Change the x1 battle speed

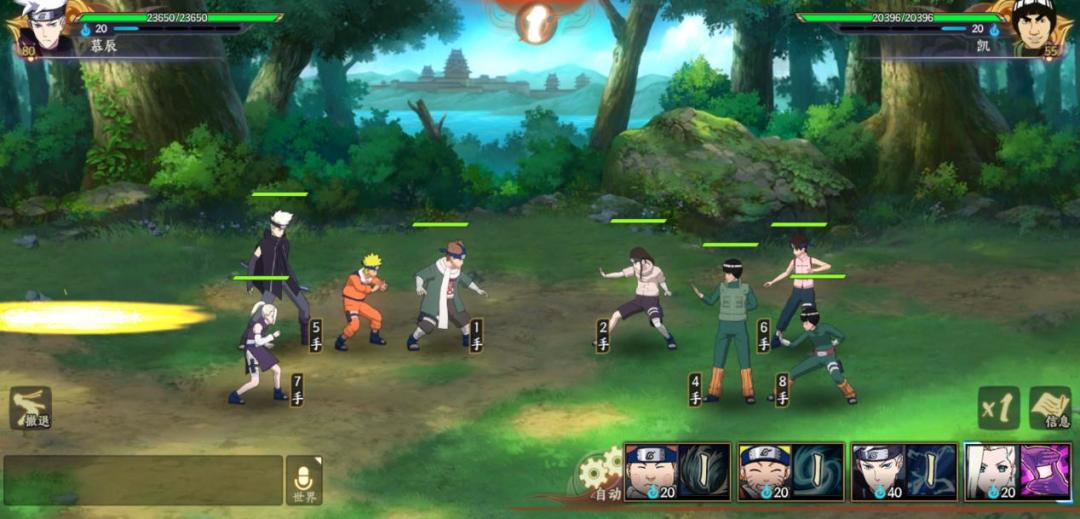(x=996, y=408)
